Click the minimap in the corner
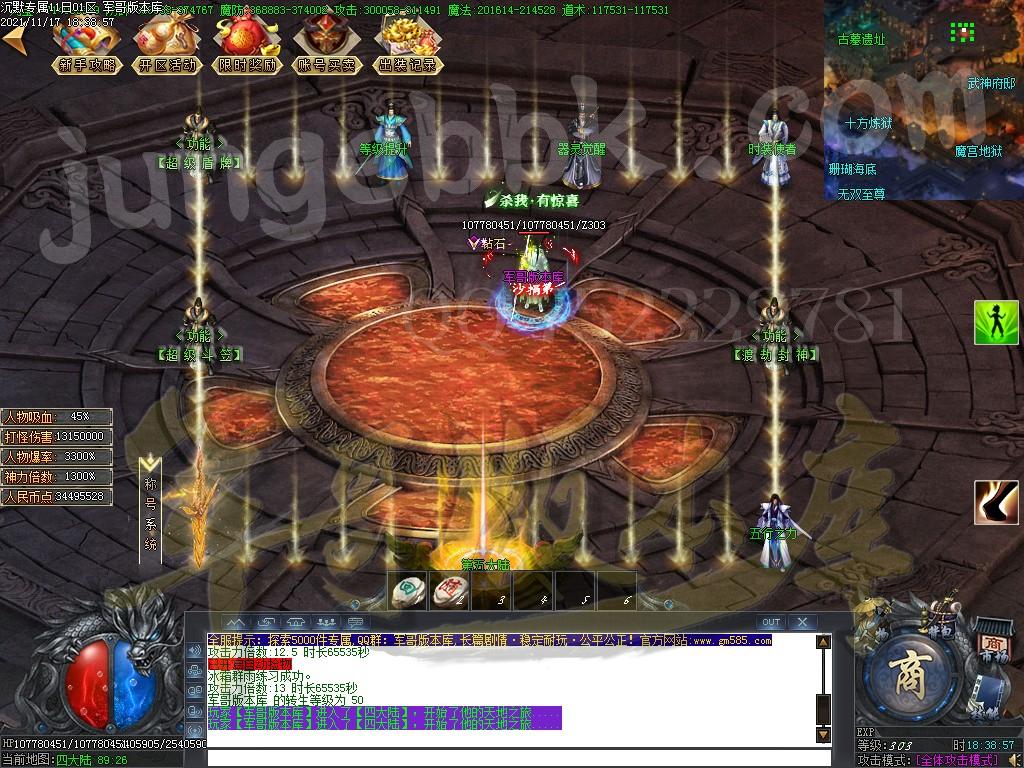 pos(922,100)
